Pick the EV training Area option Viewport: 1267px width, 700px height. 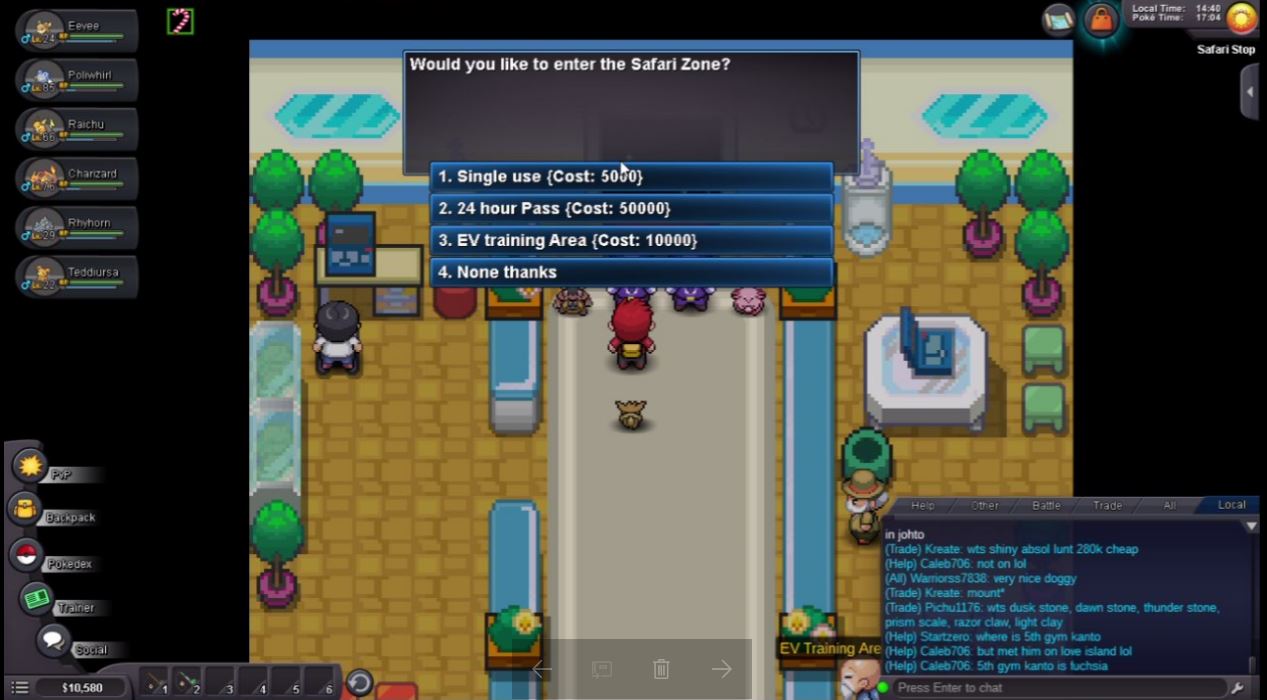click(631, 241)
